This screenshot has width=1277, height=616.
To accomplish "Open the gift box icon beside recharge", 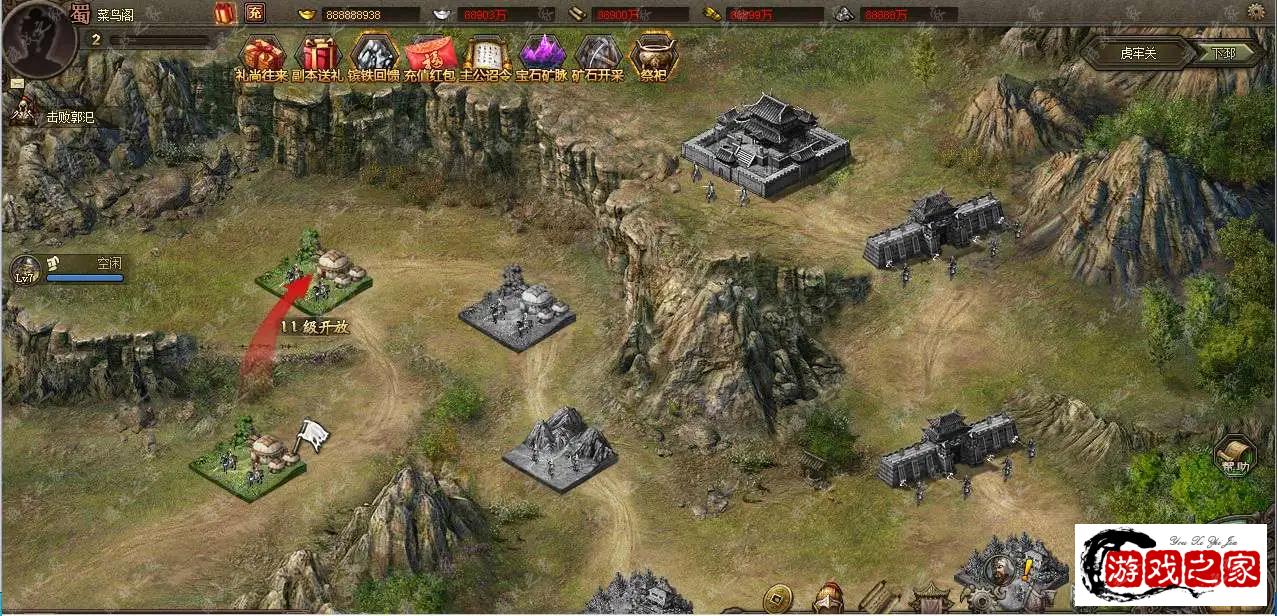I will pyautogui.click(x=224, y=13).
